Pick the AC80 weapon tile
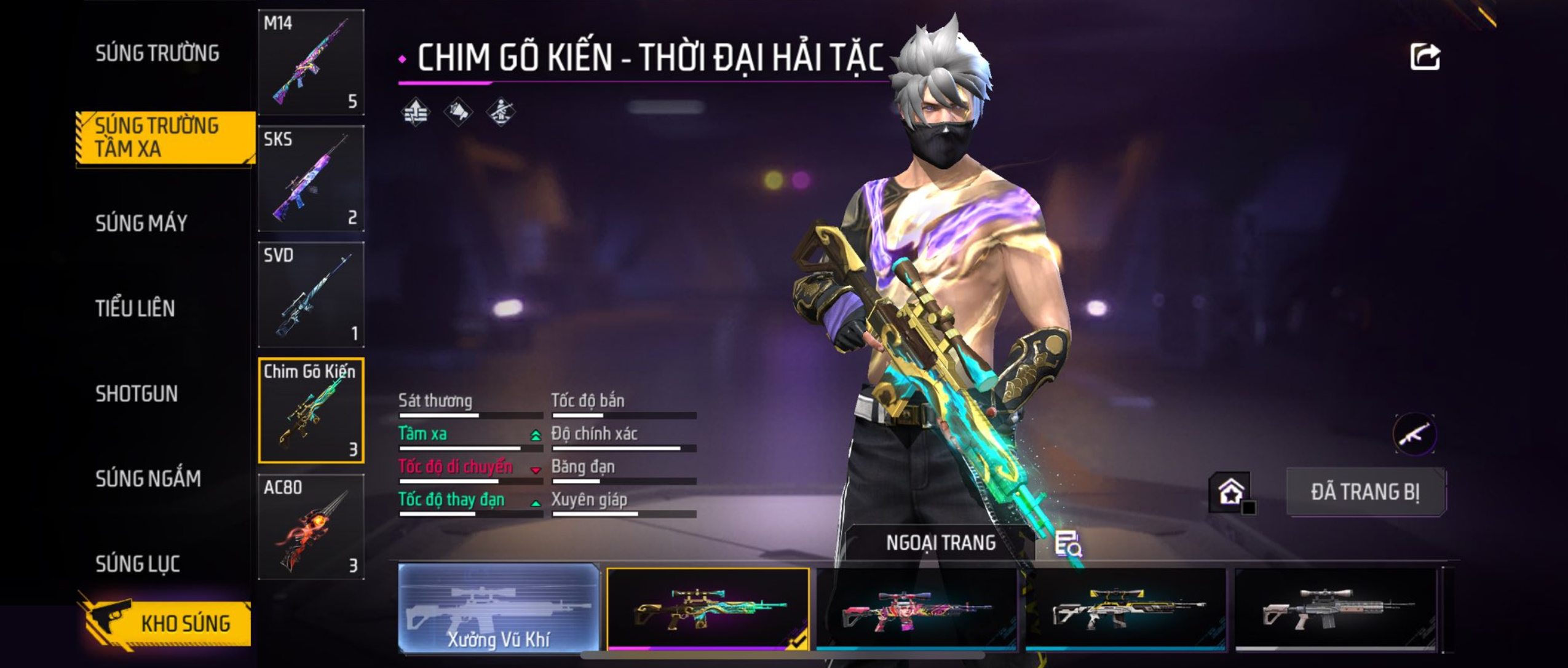This screenshot has width=1568, height=668. tap(311, 527)
